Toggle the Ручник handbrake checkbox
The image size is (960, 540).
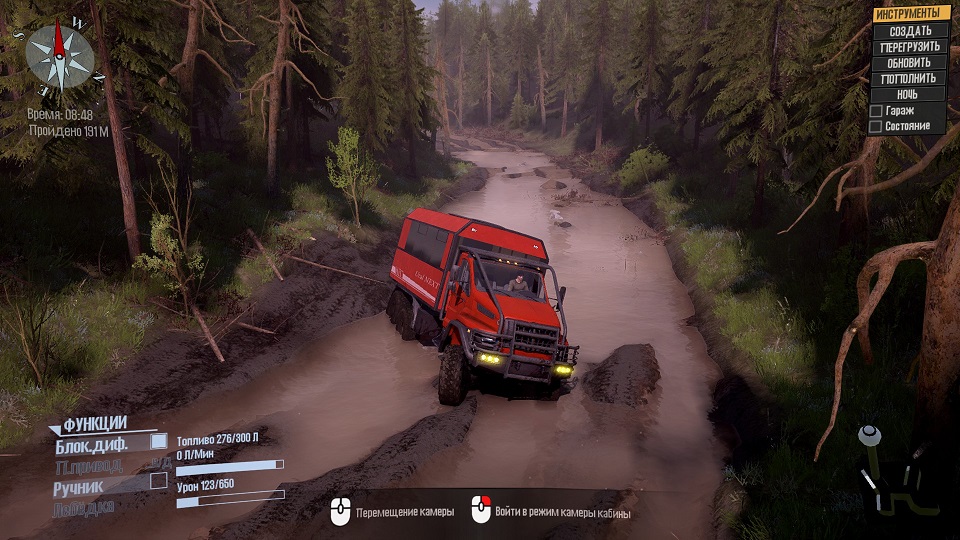coord(158,481)
